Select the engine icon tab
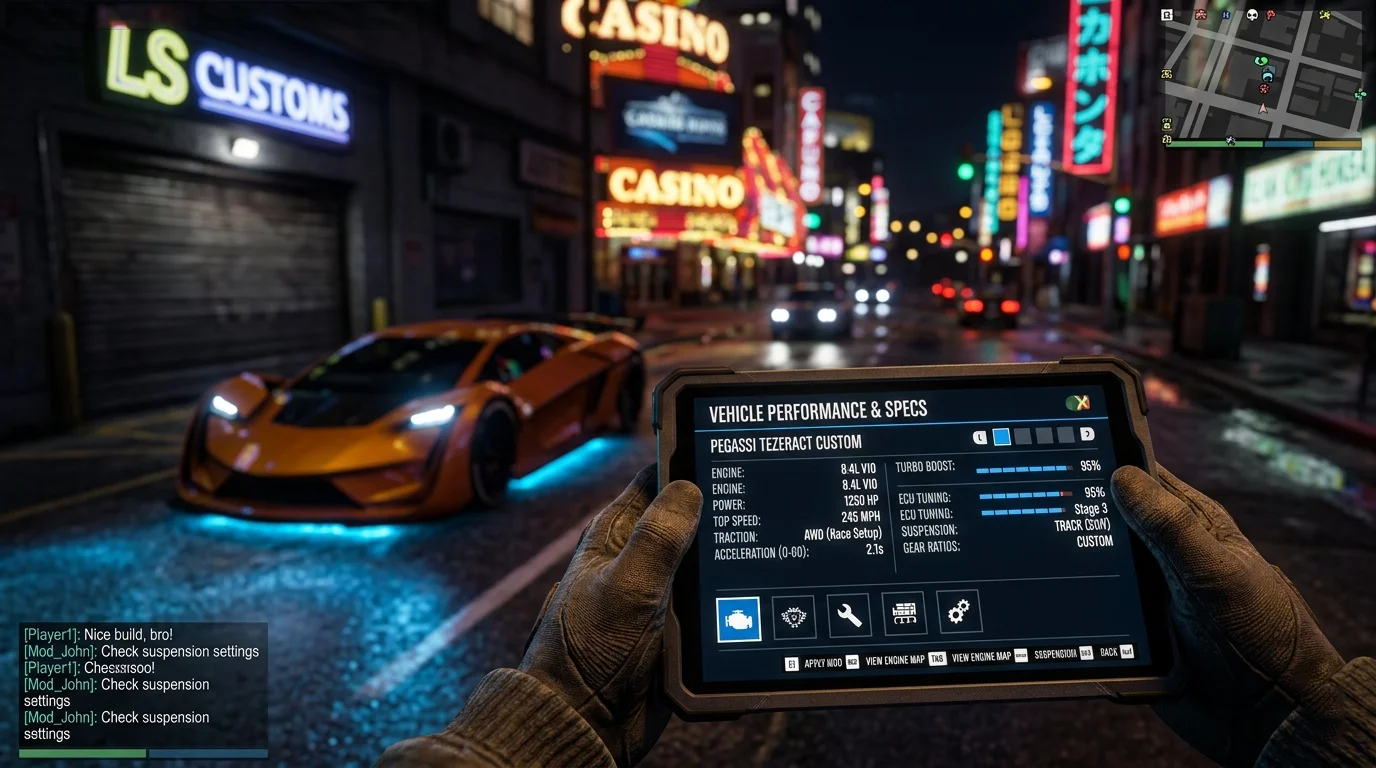 pos(739,619)
